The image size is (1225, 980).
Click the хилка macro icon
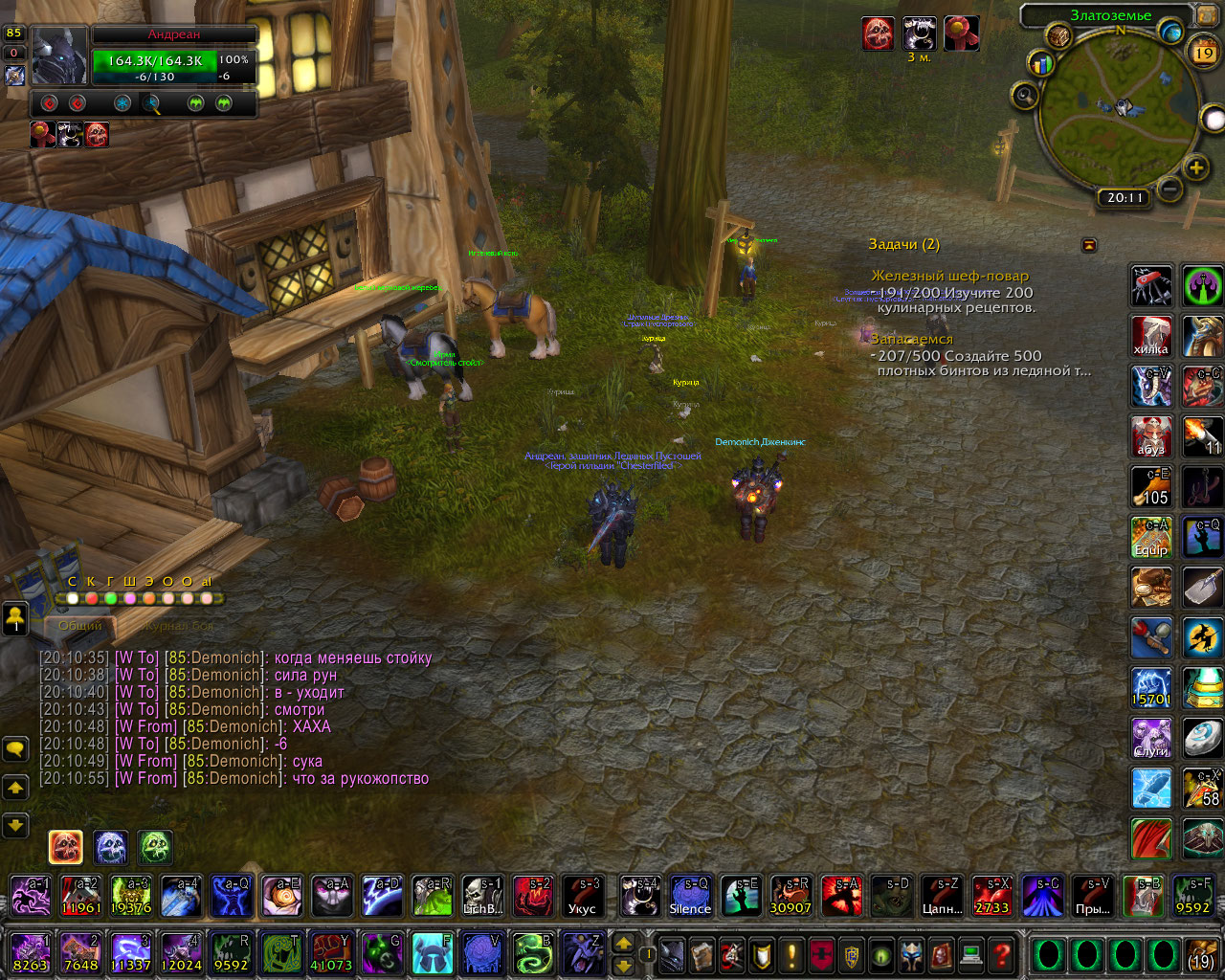1151,336
